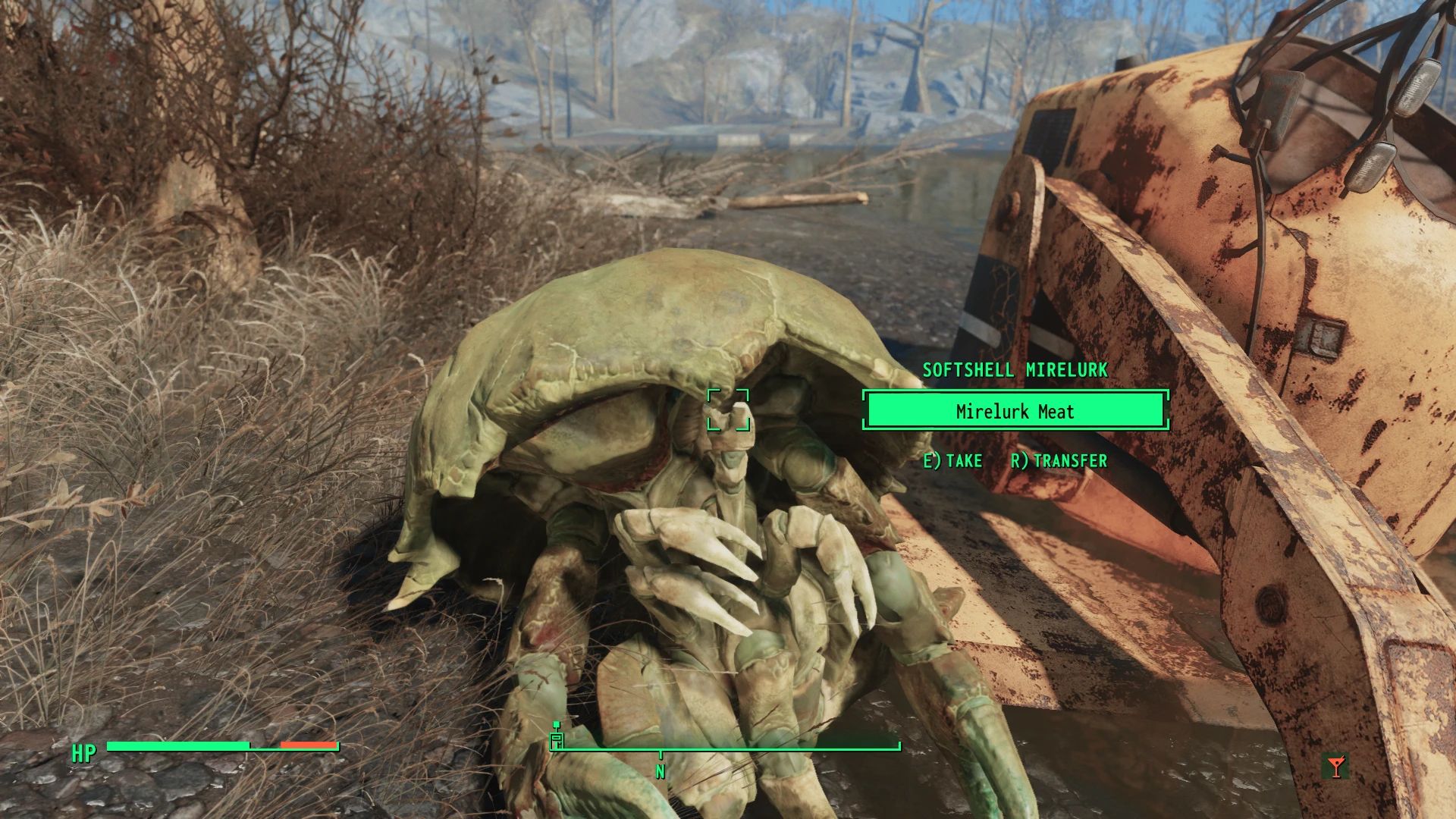Select the highlighted Mirelurk Meat loot entry
This screenshot has width=1456, height=819.
[x=1015, y=412]
